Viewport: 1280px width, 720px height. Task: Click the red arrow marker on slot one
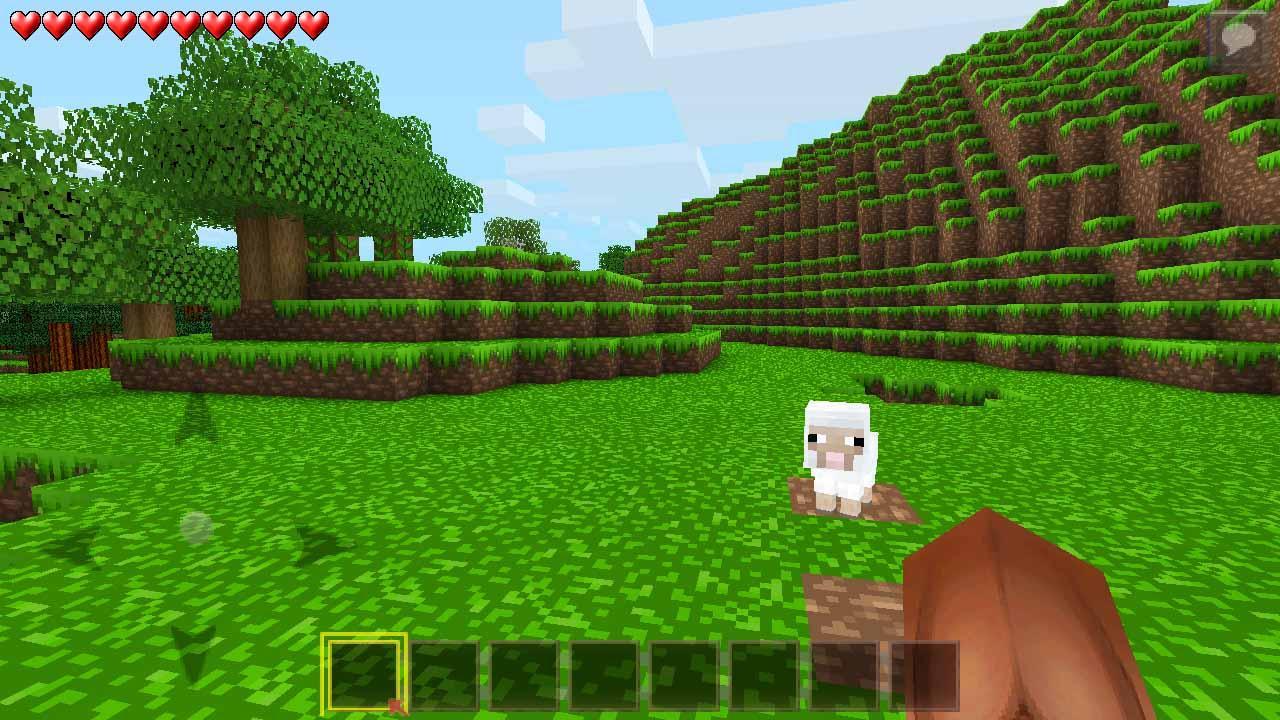coord(397,704)
